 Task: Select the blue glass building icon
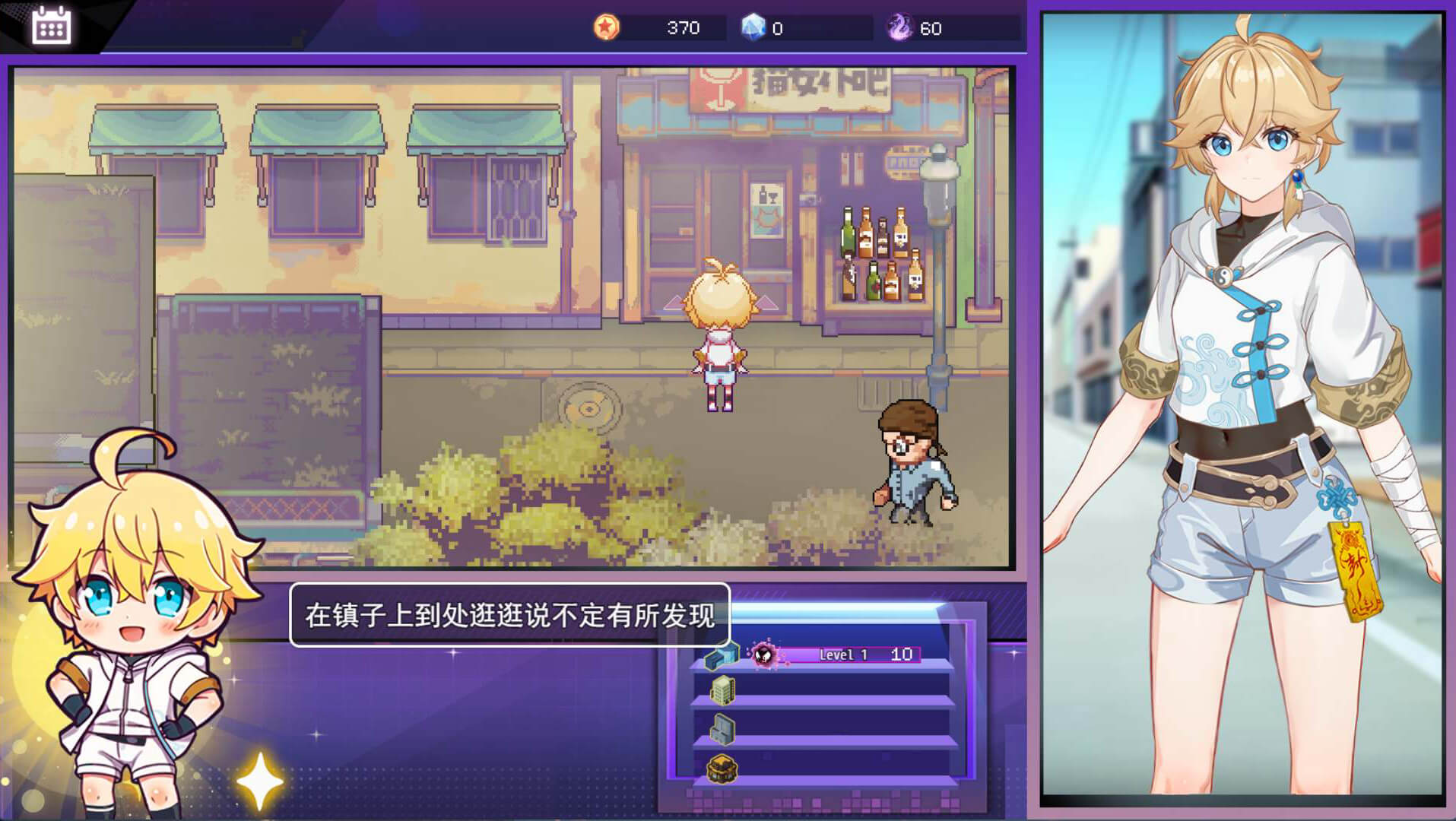click(x=722, y=655)
